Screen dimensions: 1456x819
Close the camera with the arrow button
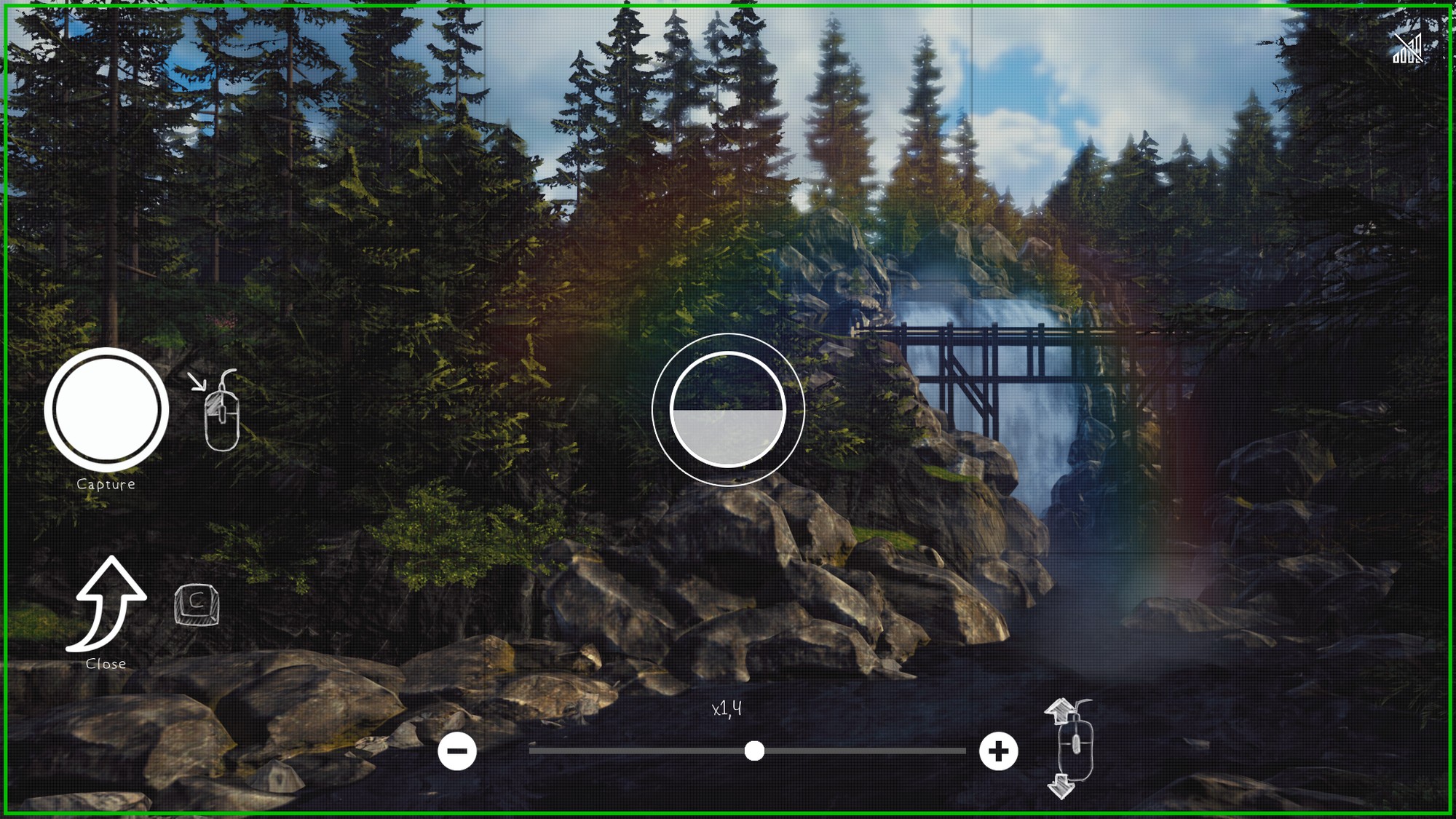108,604
